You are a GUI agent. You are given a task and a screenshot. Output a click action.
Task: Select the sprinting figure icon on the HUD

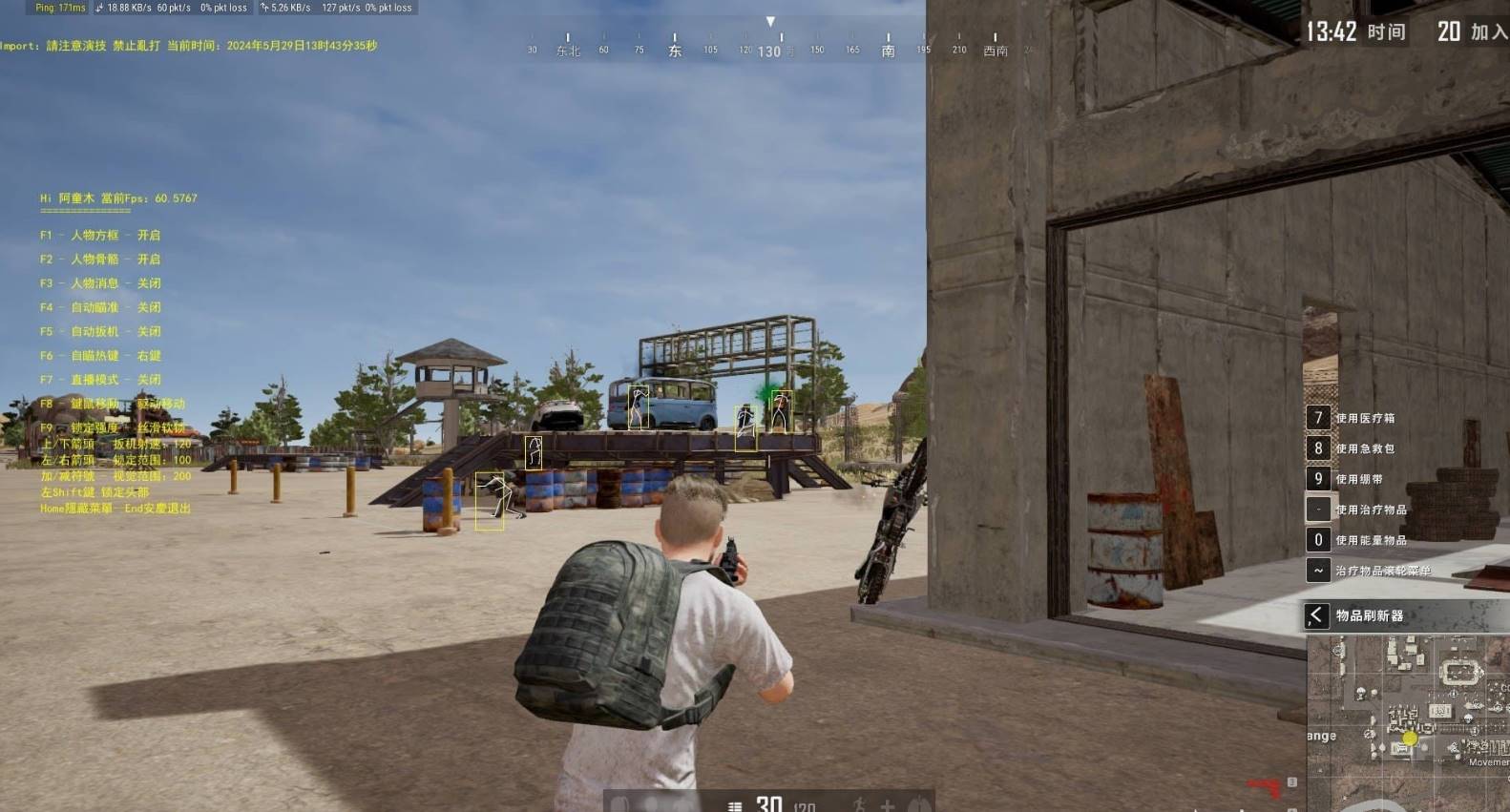(858, 804)
